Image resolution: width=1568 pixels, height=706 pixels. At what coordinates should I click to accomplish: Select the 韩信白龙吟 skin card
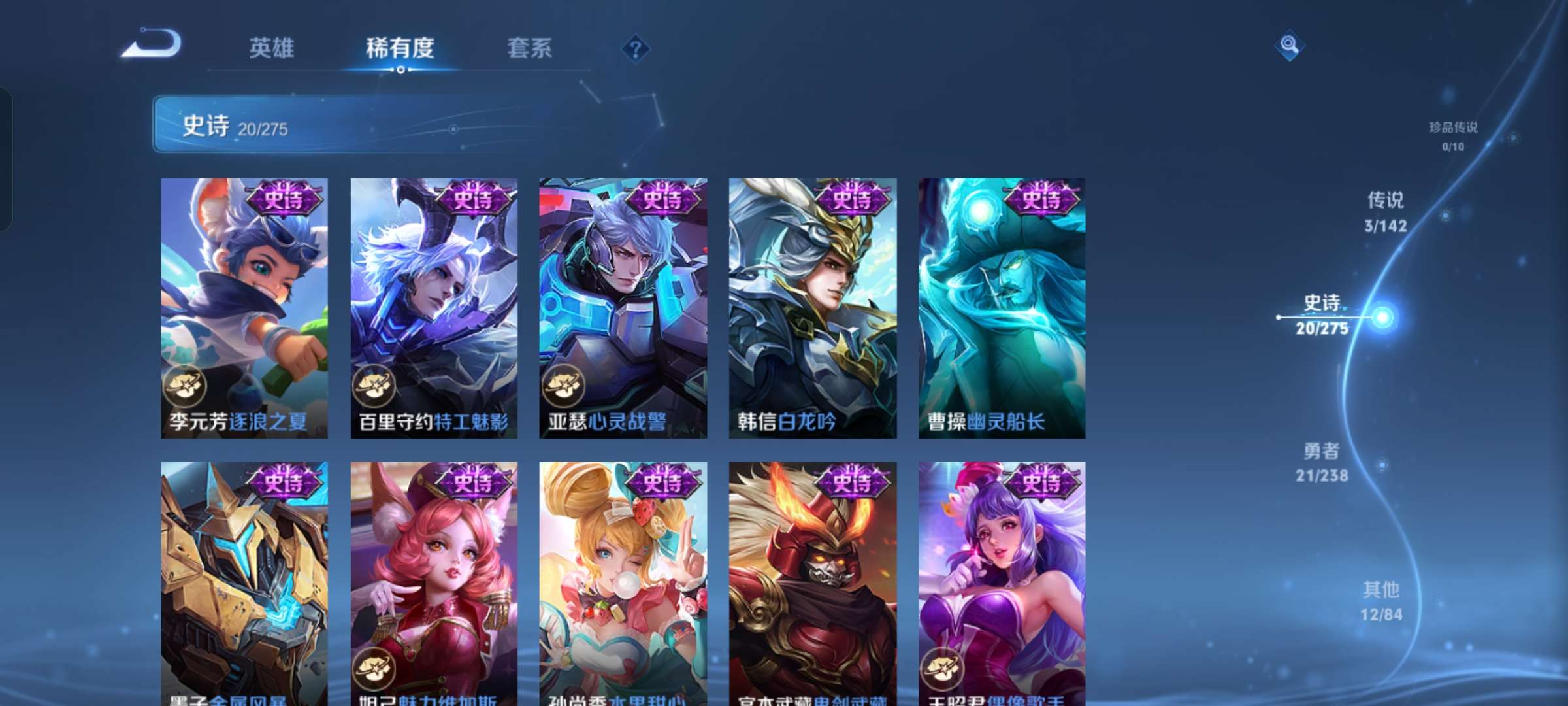click(811, 307)
